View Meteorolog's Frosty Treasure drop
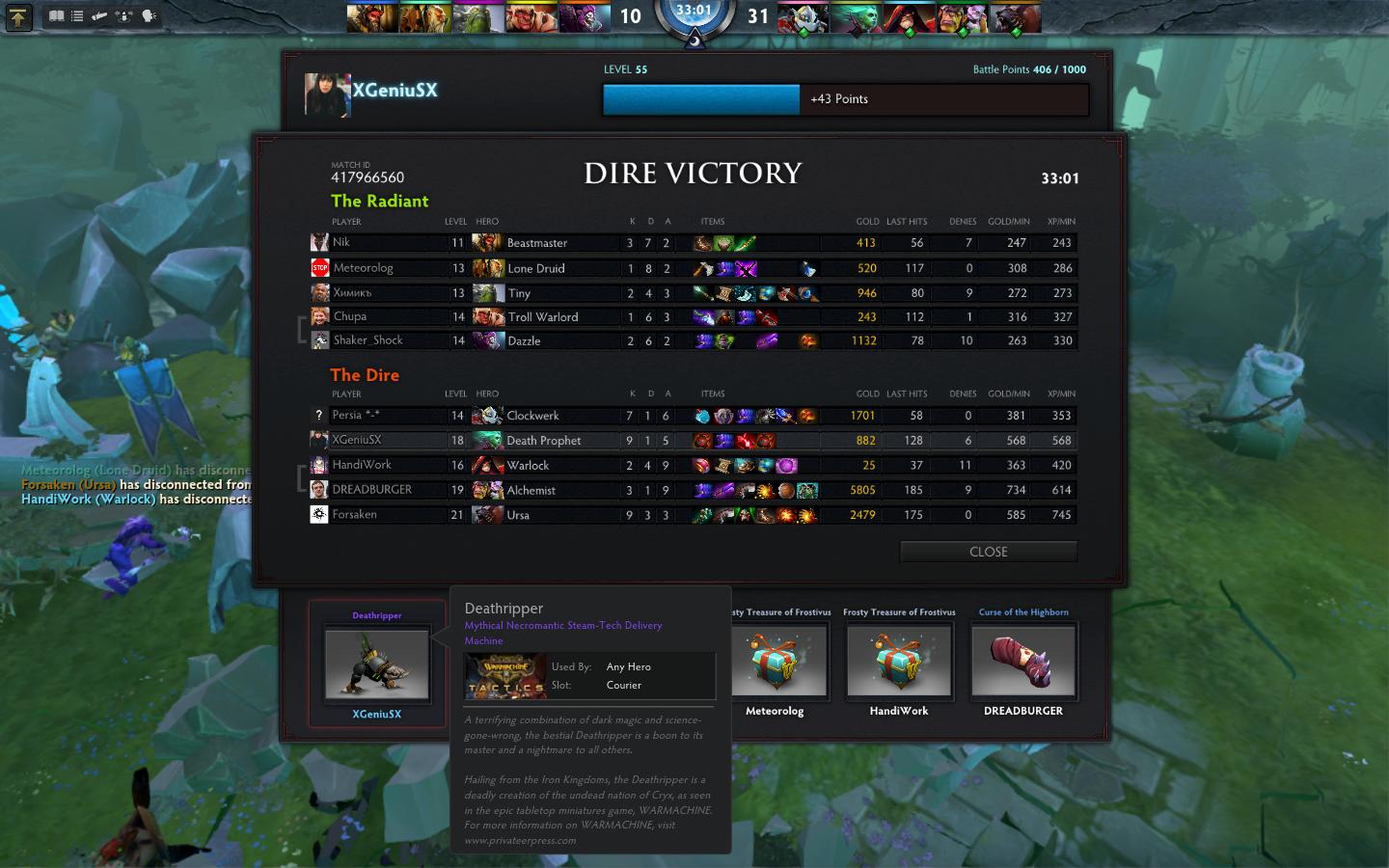Screen dimensions: 1389x868 [777, 662]
